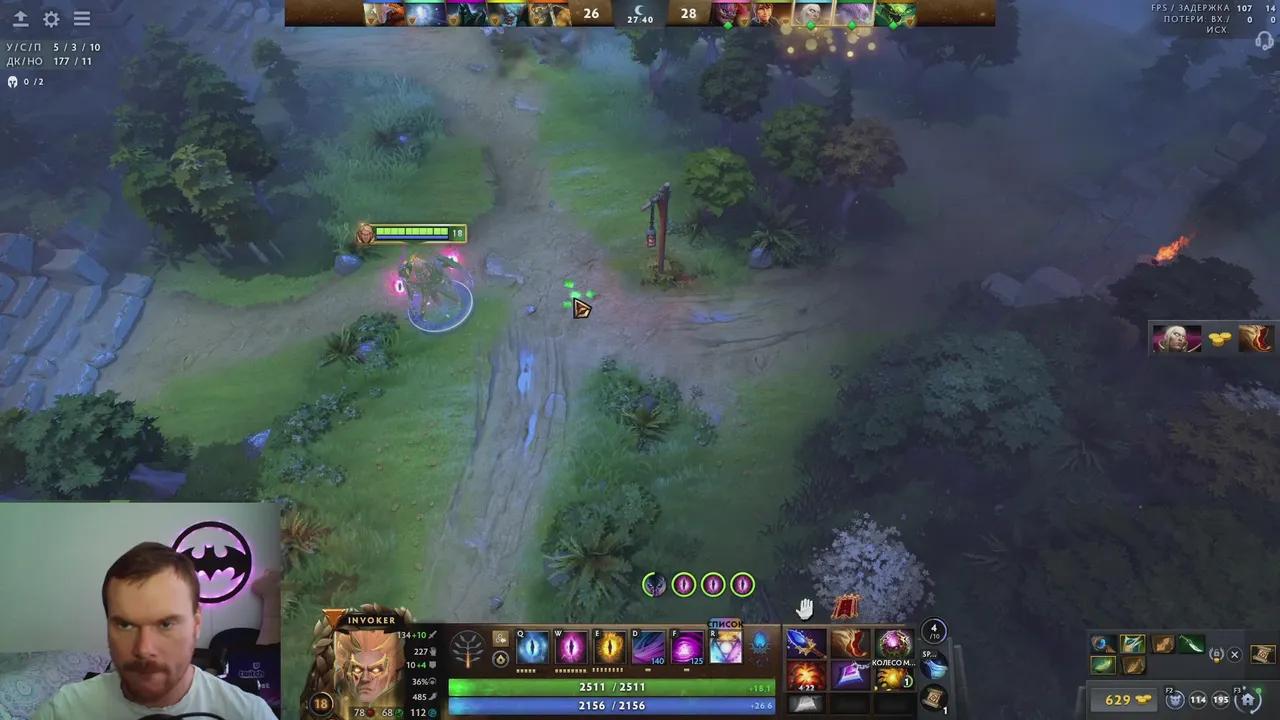Open the hamburger menu top-left
Screen dimensions: 1280x720
pos(82,19)
